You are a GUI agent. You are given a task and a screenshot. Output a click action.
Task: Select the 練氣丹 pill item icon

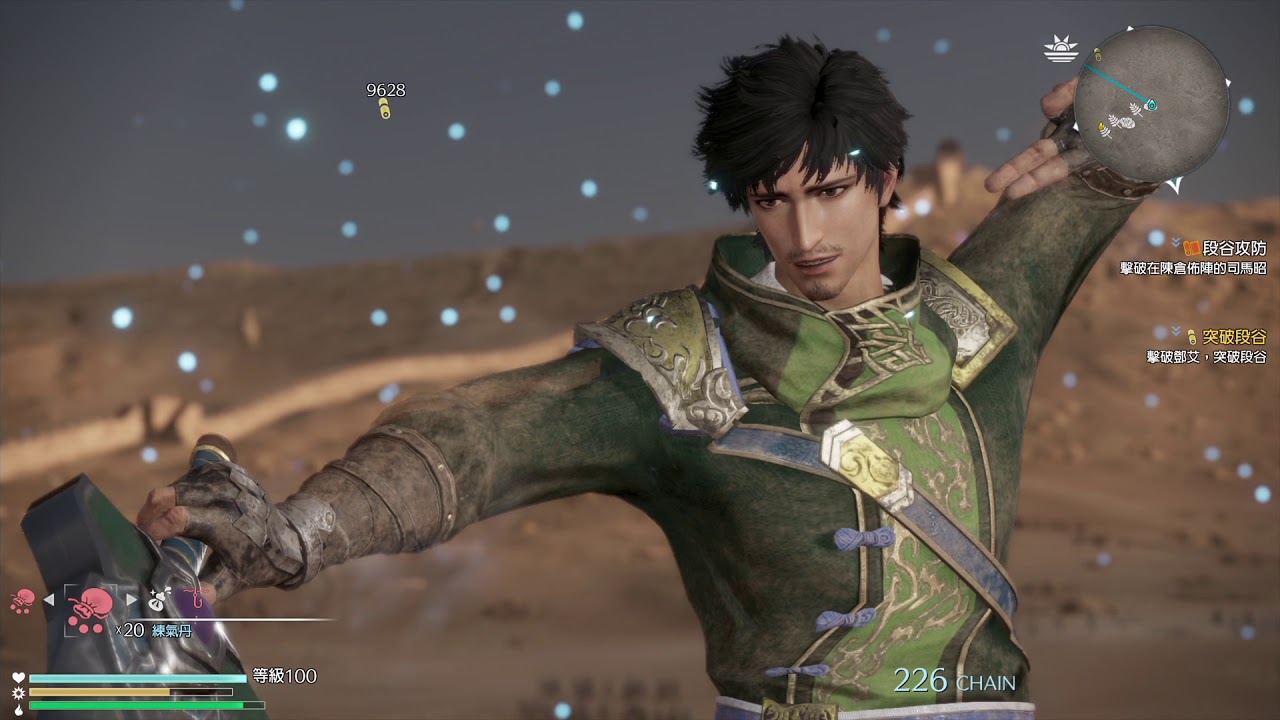[x=90, y=607]
